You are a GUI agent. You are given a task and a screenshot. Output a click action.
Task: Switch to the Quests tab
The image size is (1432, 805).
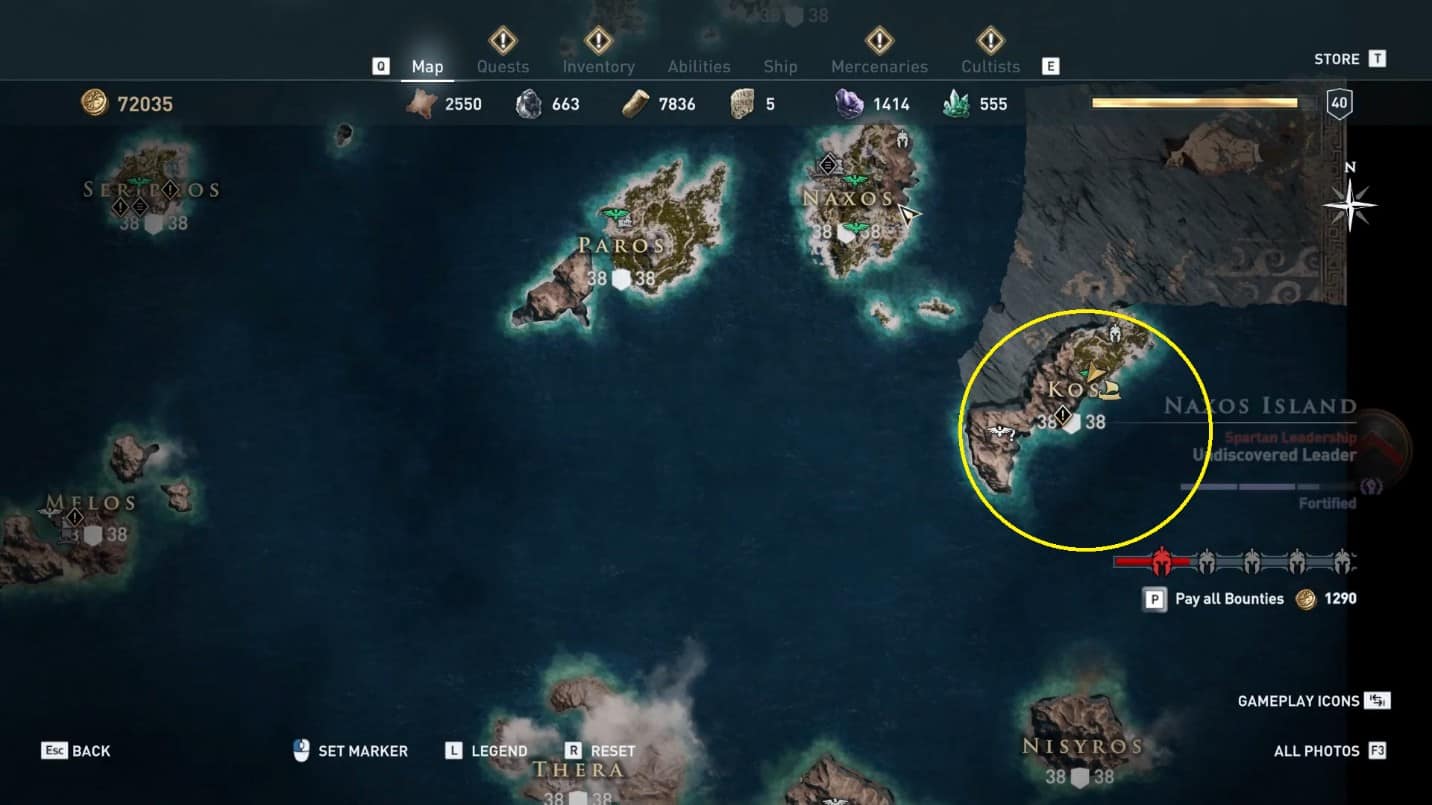pos(502,67)
